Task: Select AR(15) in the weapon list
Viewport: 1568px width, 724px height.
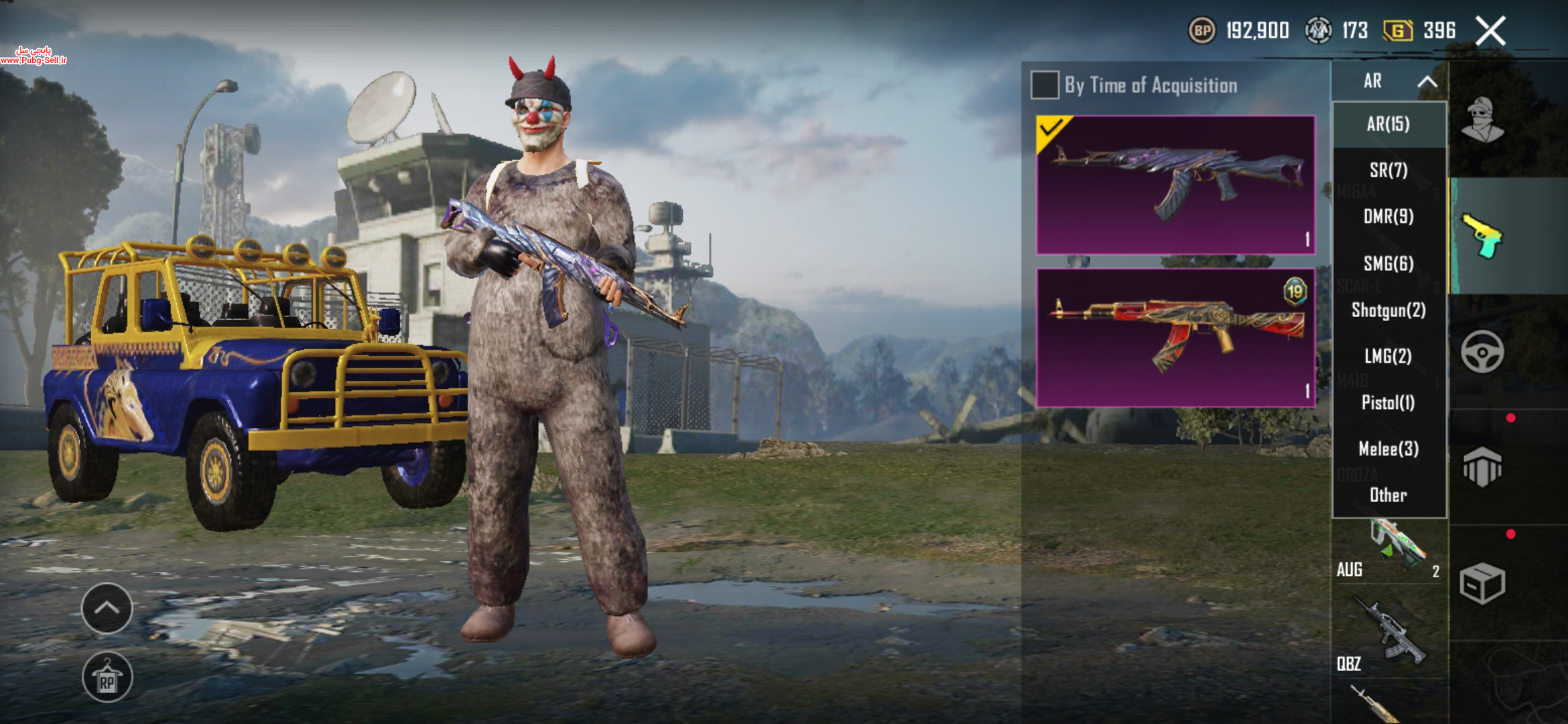Action: 1388,124
